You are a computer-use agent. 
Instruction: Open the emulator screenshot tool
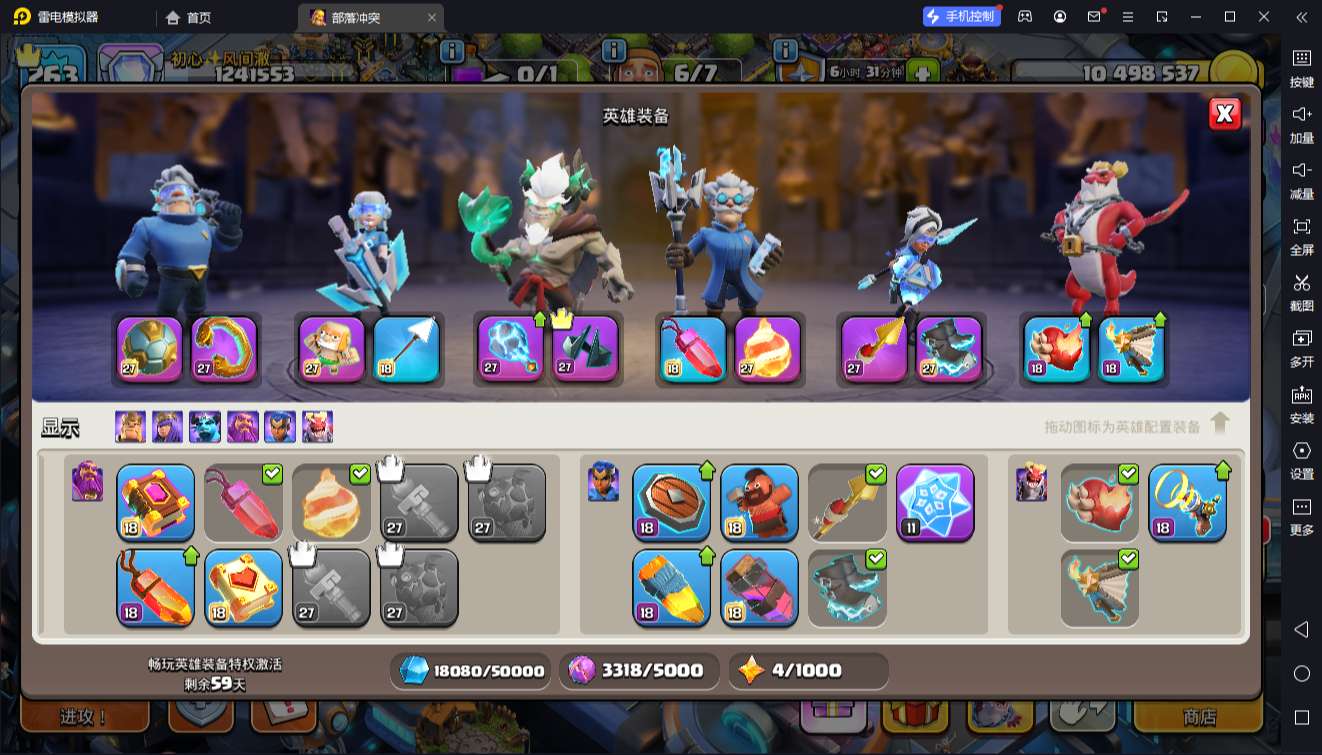tap(1301, 290)
